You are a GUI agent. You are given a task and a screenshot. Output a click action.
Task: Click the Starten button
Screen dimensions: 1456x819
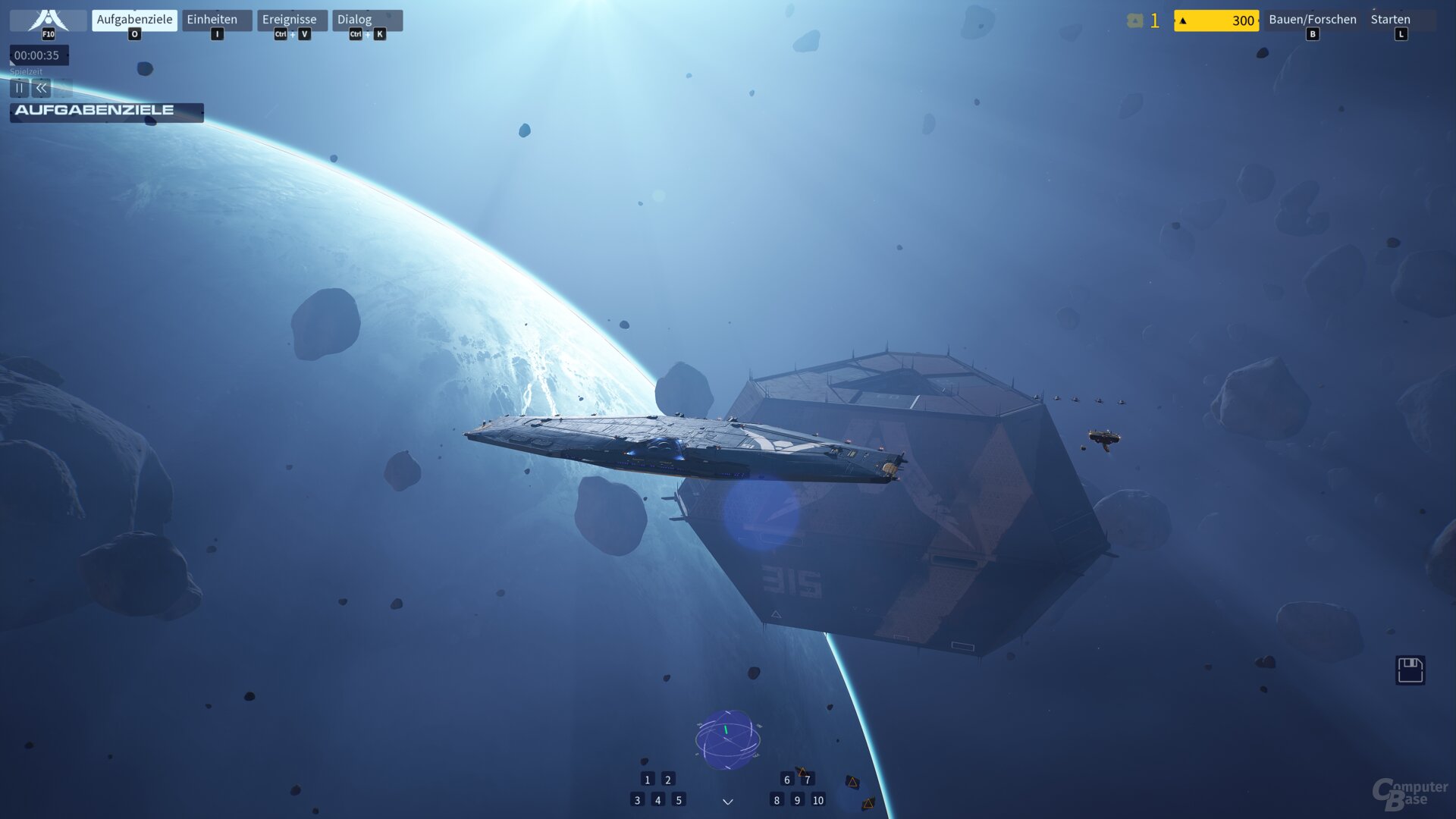click(x=1391, y=19)
